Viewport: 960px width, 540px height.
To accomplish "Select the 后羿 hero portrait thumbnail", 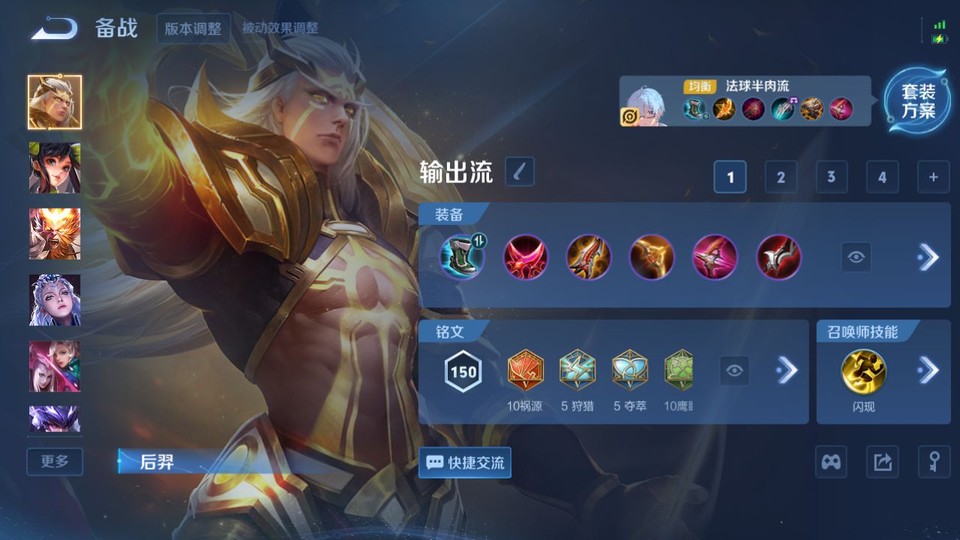I will tap(55, 102).
